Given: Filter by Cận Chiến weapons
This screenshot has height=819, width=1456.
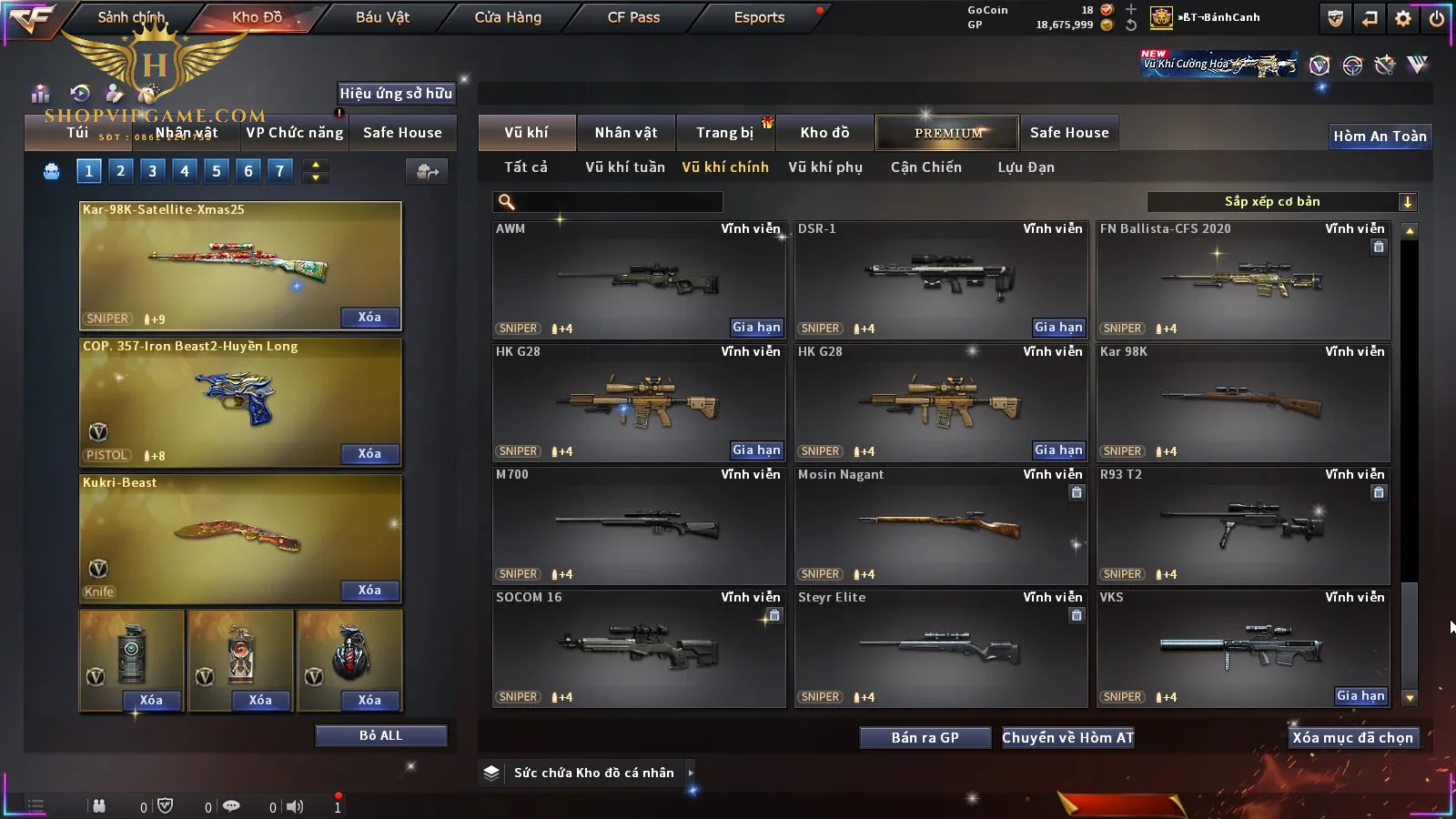Looking at the screenshot, I should click(925, 167).
